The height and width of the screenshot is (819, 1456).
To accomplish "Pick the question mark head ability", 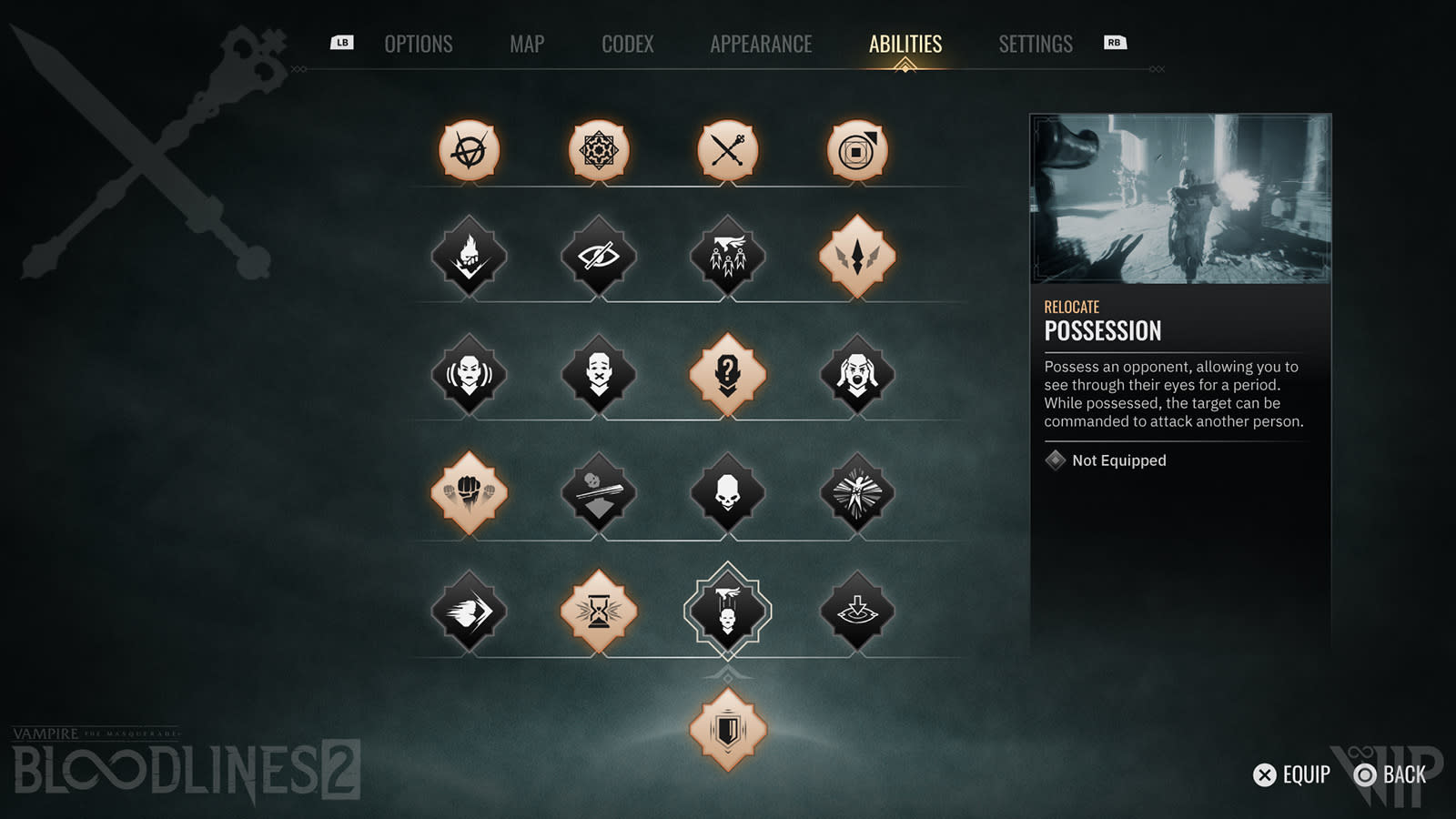I will [x=728, y=374].
